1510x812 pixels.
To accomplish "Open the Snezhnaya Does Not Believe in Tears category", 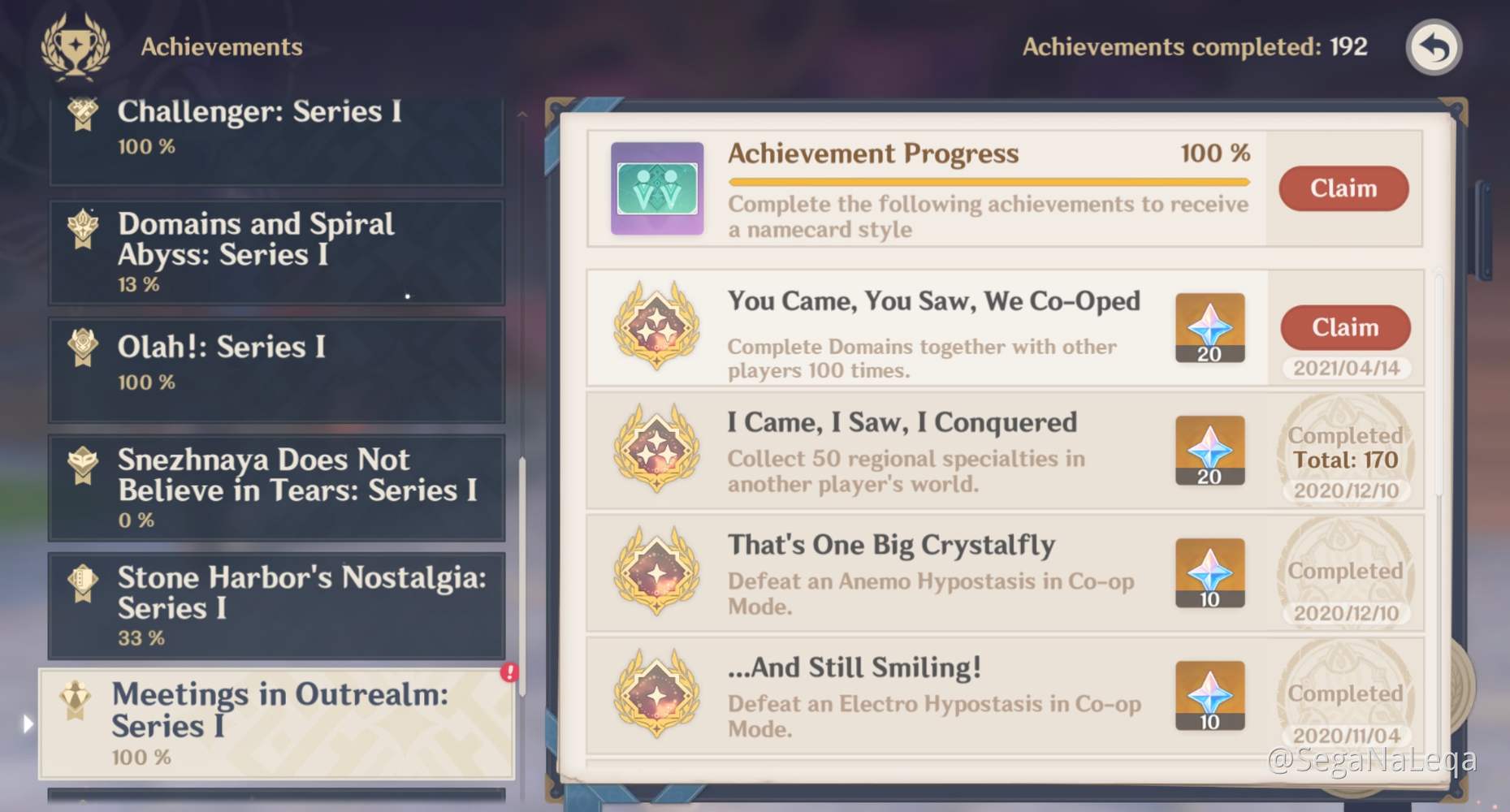I will click(276, 486).
